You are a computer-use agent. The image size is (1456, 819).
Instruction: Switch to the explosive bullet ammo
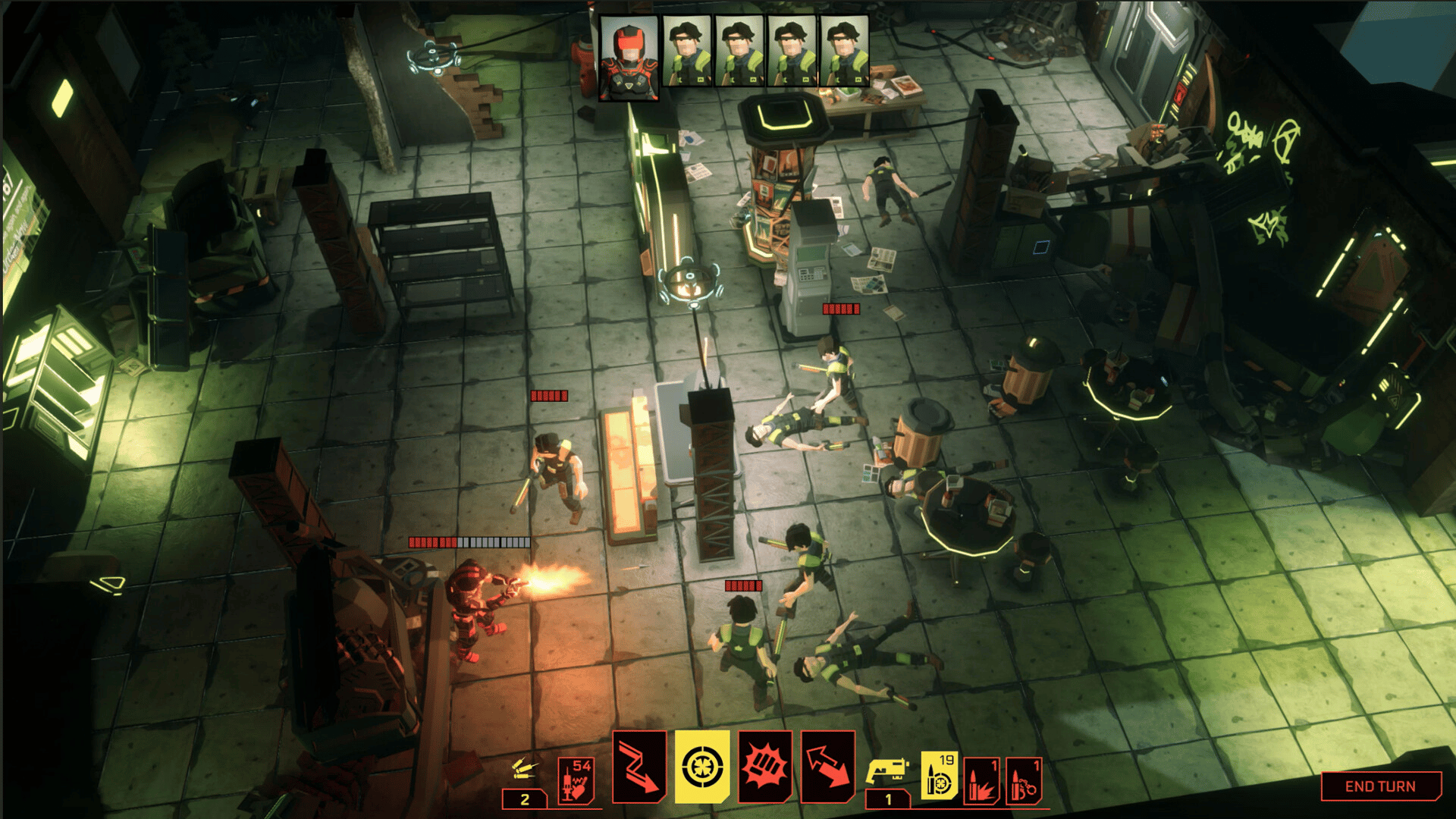point(982,781)
